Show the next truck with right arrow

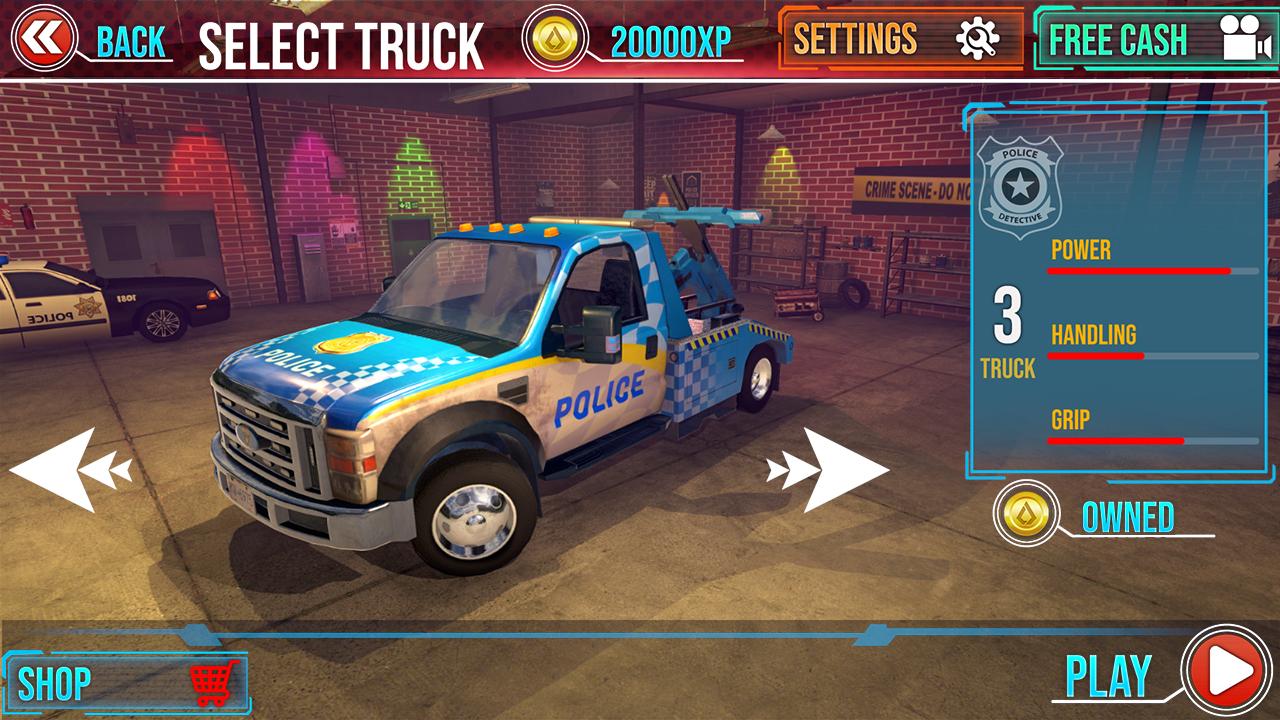pos(829,469)
